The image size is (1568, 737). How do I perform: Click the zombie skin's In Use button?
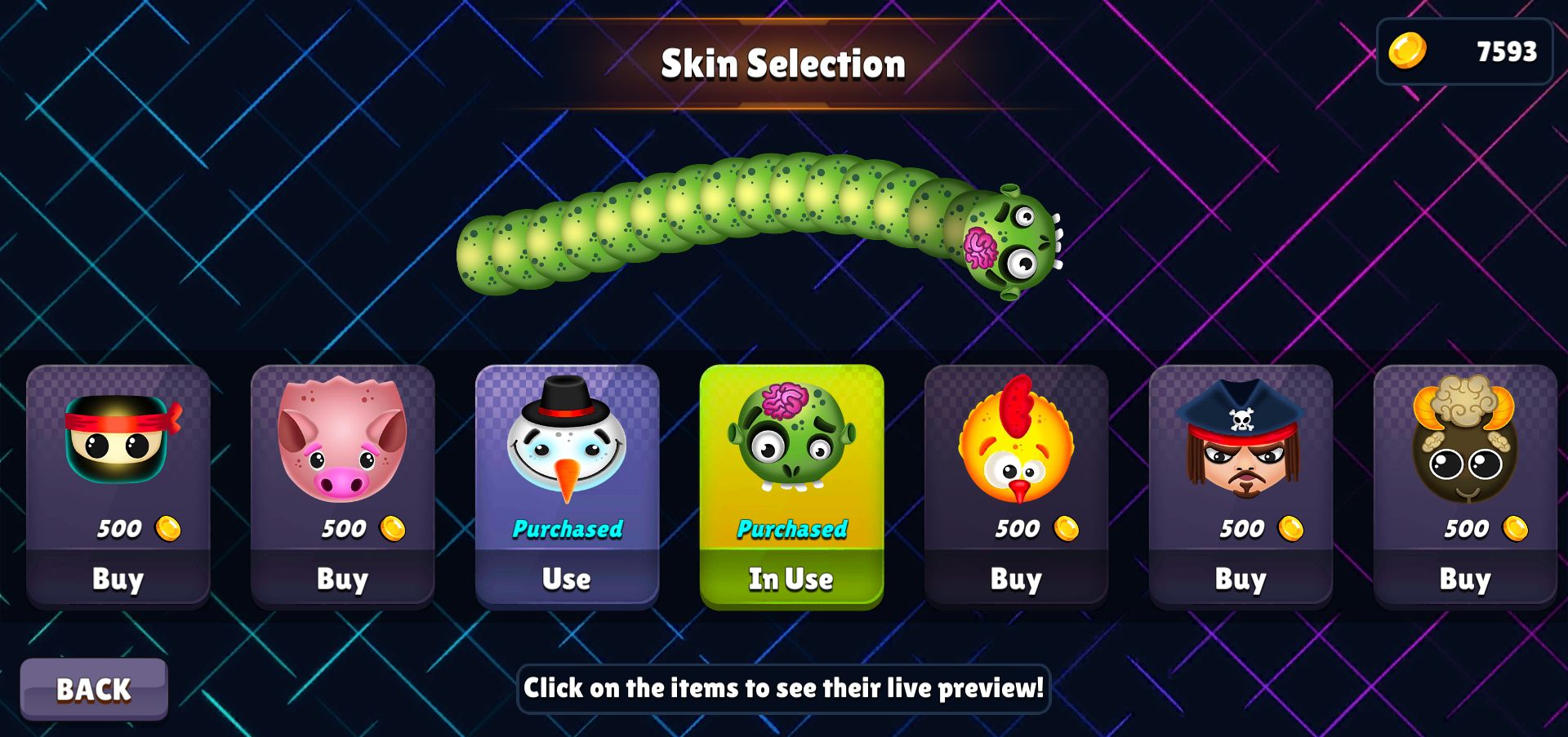pyautogui.click(x=791, y=579)
